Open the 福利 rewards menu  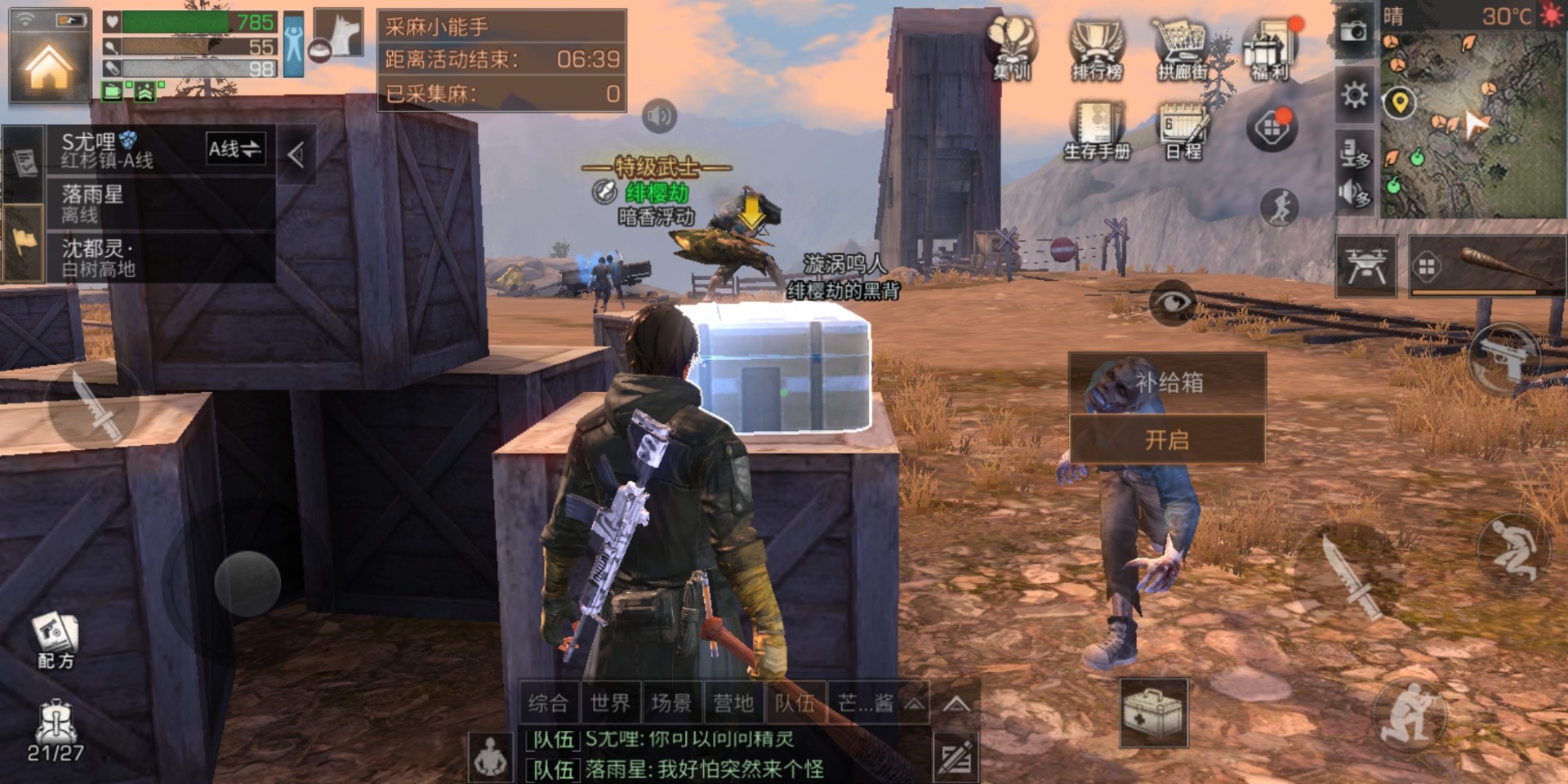coord(1269,51)
